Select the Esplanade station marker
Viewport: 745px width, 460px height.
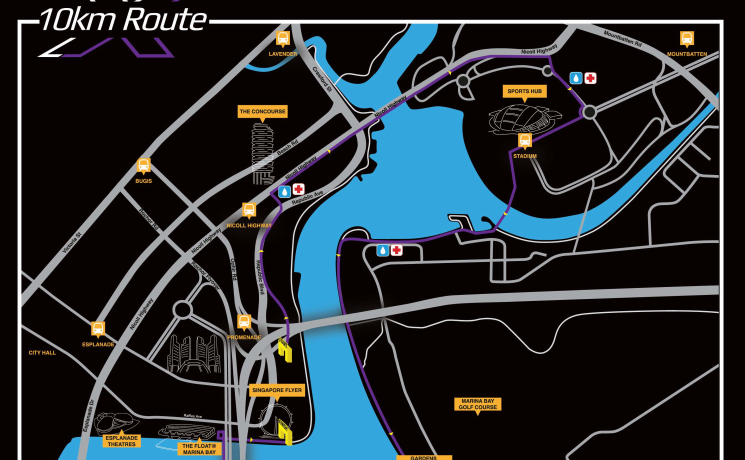[x=98, y=328]
